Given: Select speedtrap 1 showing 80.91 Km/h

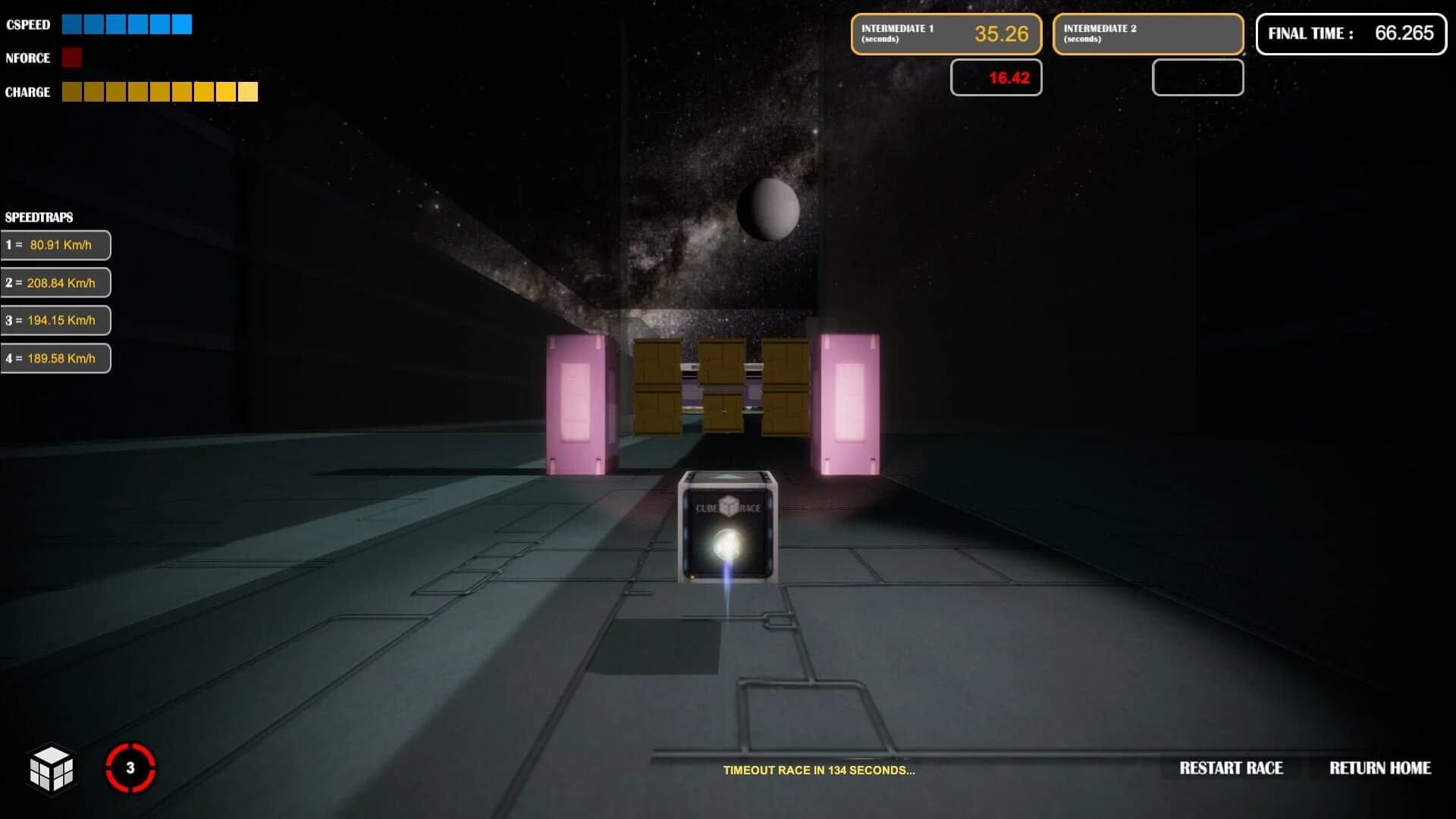Looking at the screenshot, I should [x=55, y=244].
